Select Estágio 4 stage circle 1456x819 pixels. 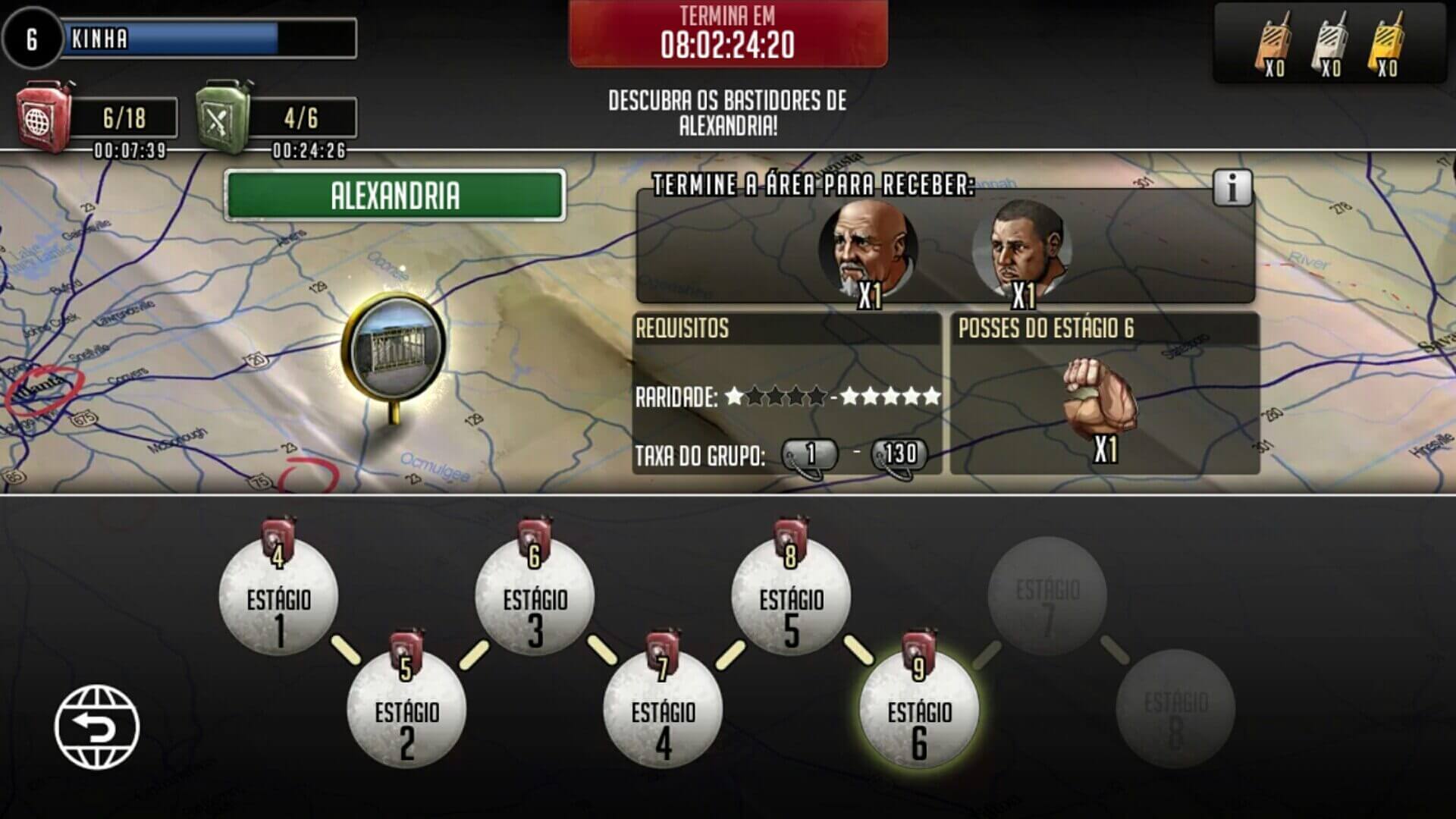pyautogui.click(x=663, y=709)
